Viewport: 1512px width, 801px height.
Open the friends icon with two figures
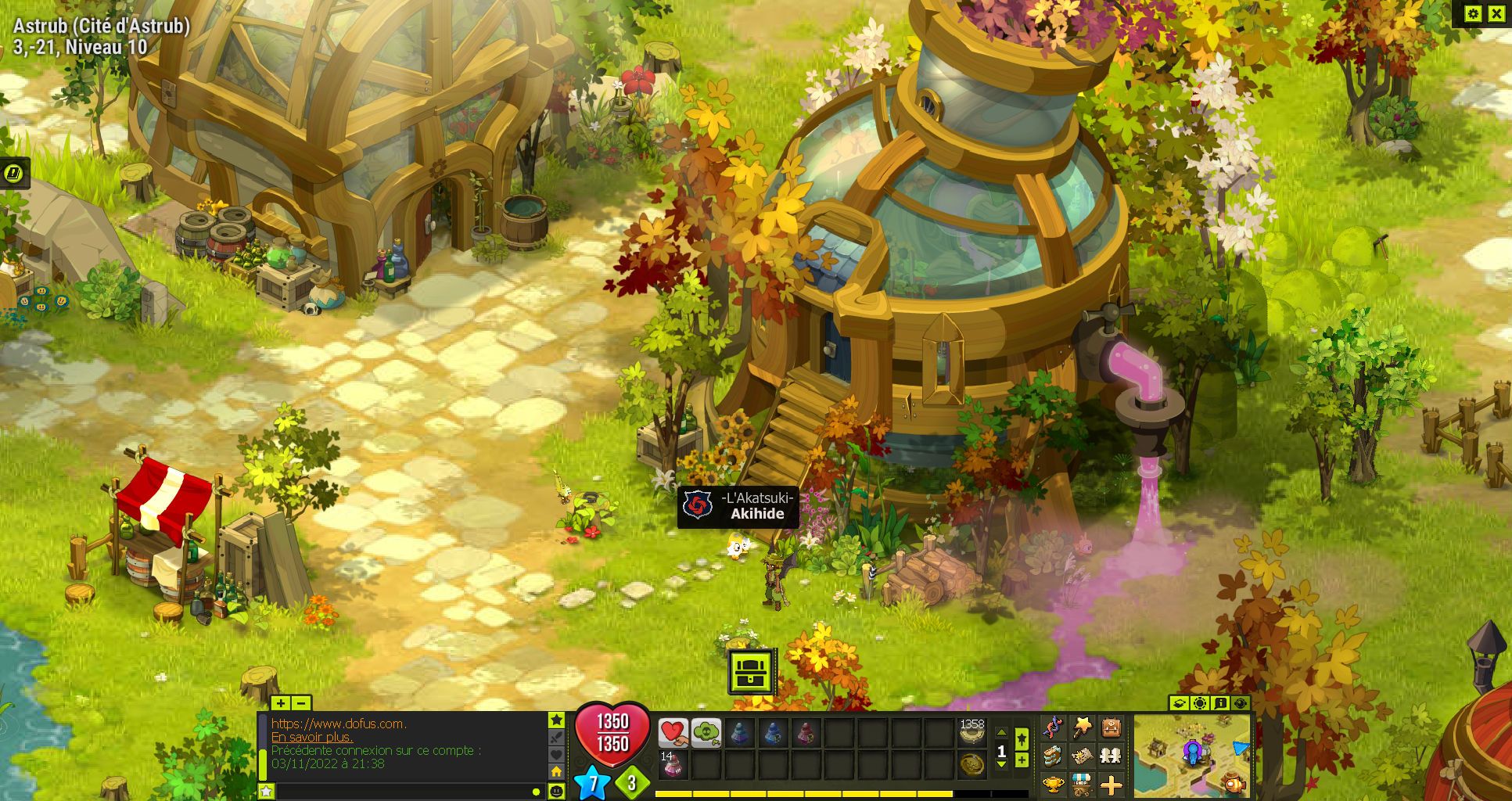pyautogui.click(x=1111, y=756)
